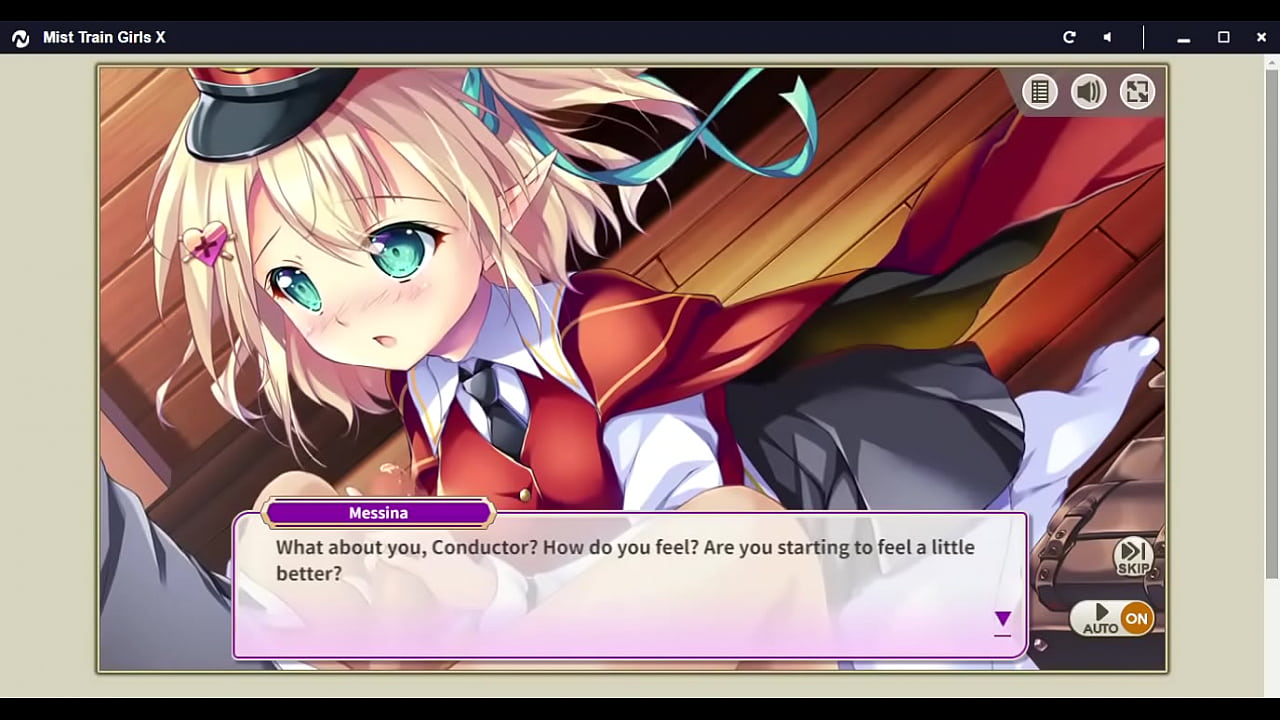Toggle the sound speaker button

point(1089,92)
